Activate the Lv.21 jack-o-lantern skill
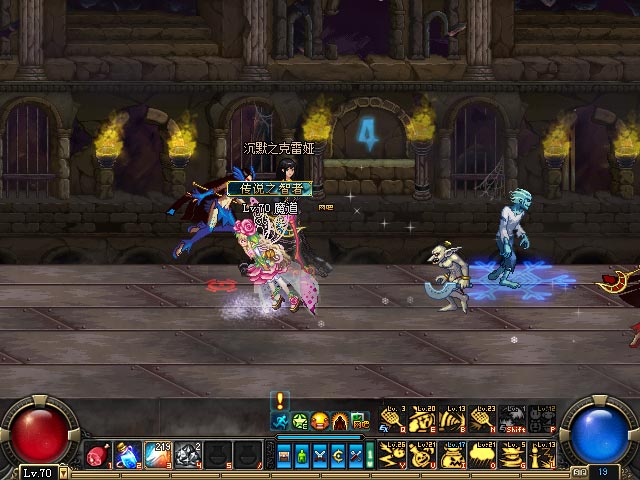The width and height of the screenshot is (640, 480). (x=421, y=456)
